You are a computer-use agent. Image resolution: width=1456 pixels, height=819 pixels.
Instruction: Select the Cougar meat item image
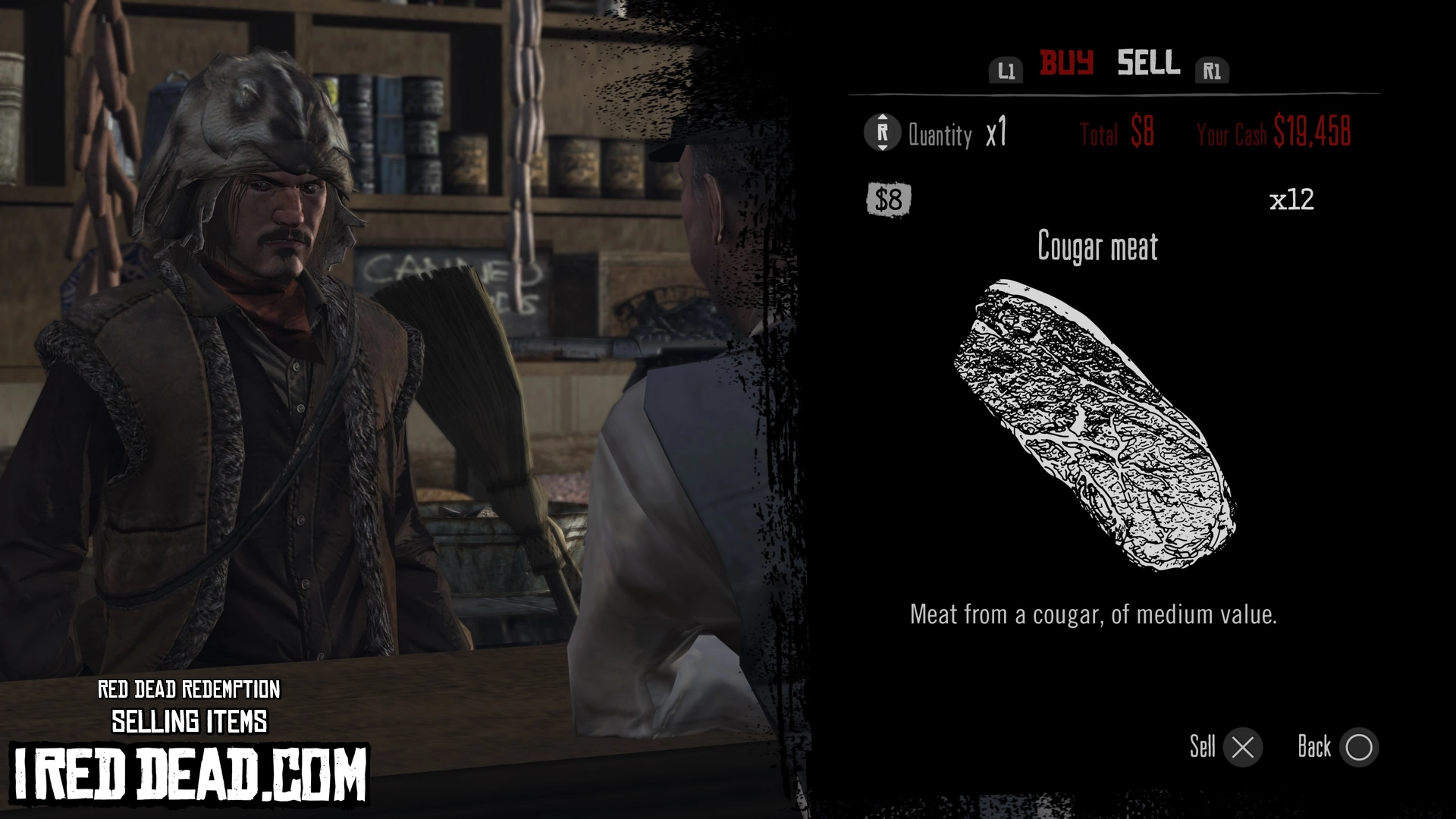[1095, 425]
